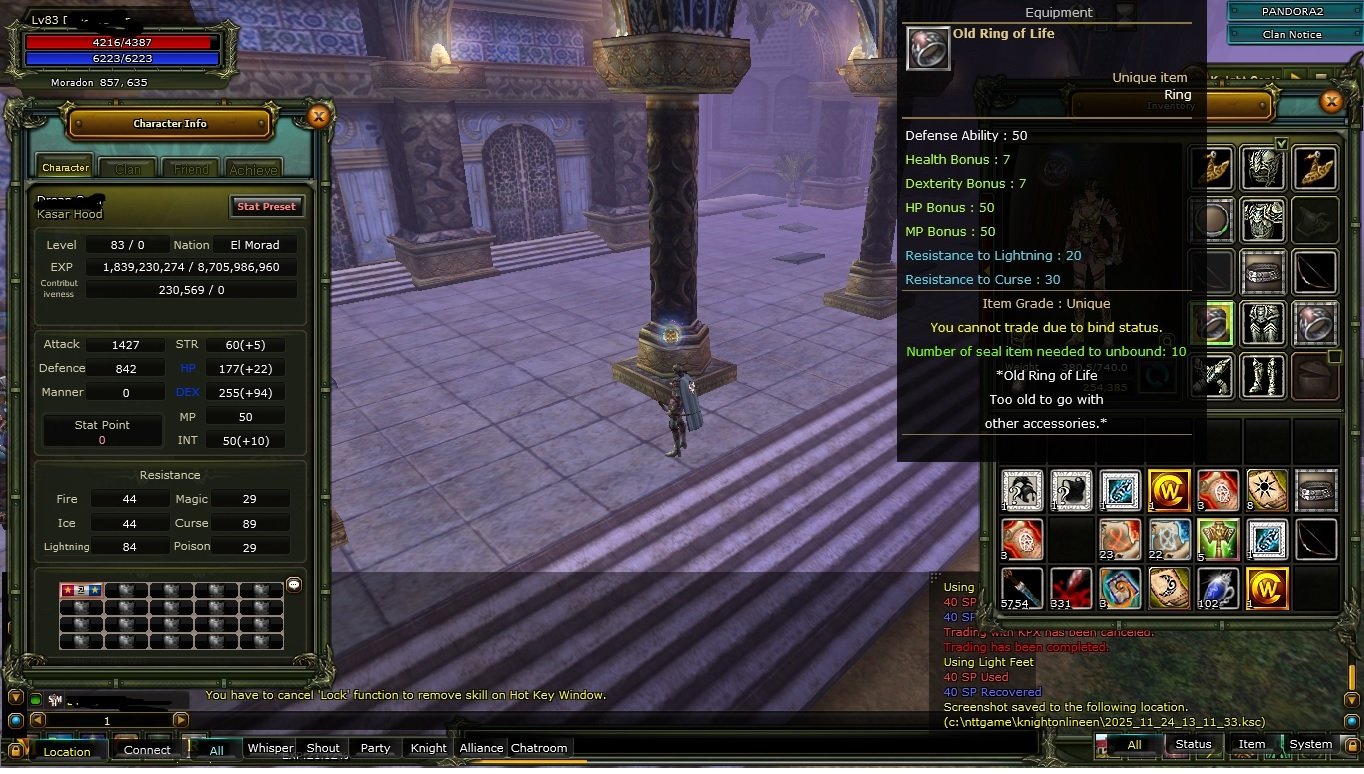Close the Character Info window

click(x=318, y=117)
